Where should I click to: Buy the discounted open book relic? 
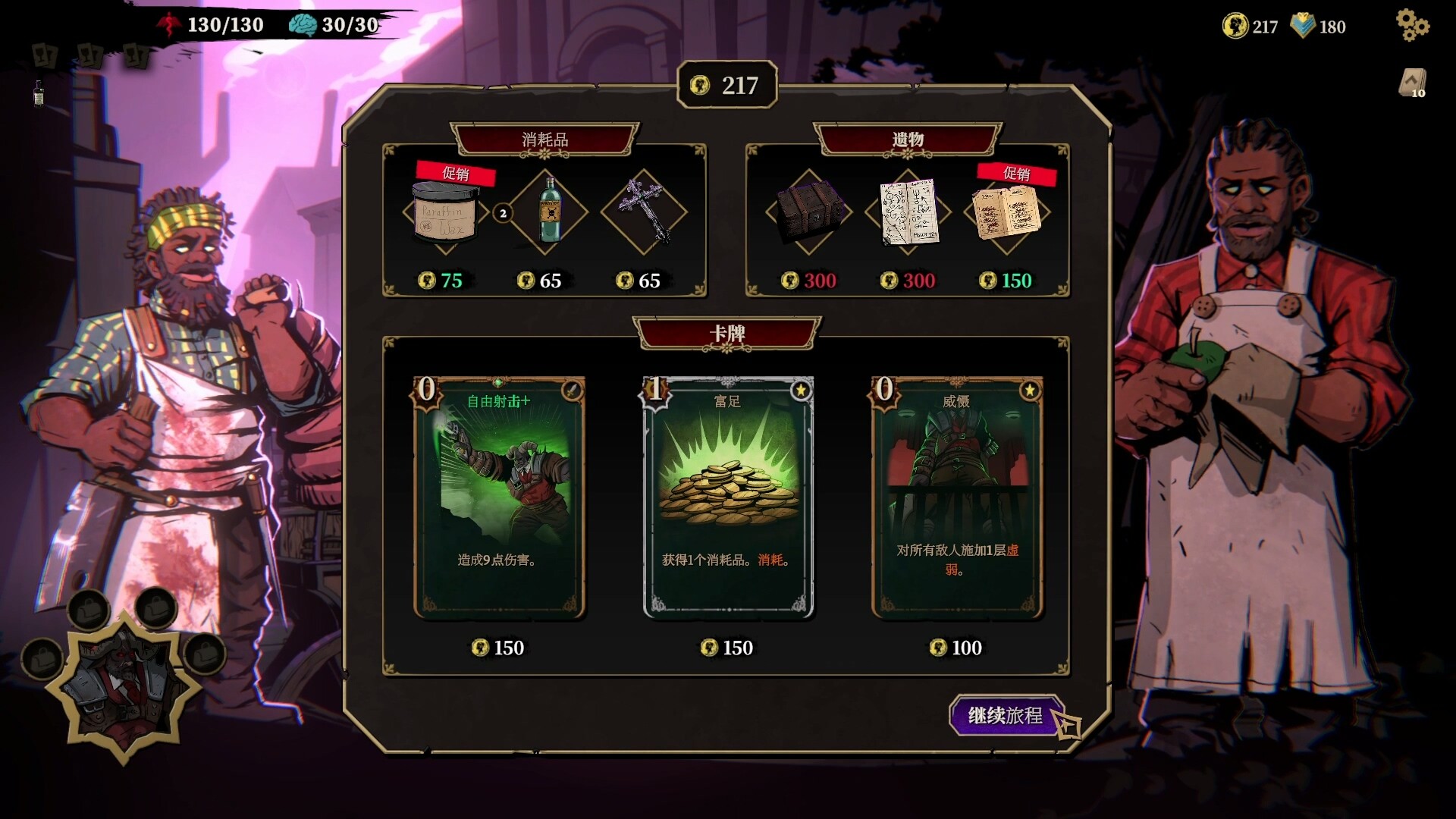1006,213
